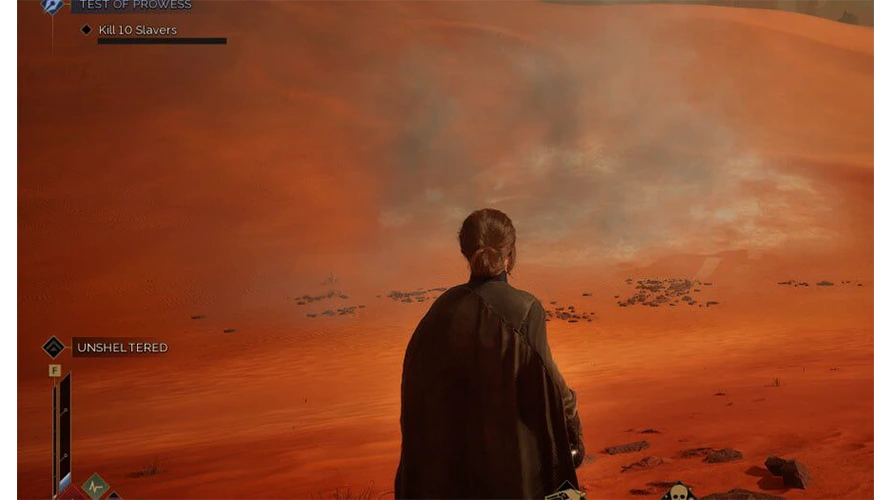892x500 pixels.
Task: Select the pistol weapon slot
Action: (565, 493)
